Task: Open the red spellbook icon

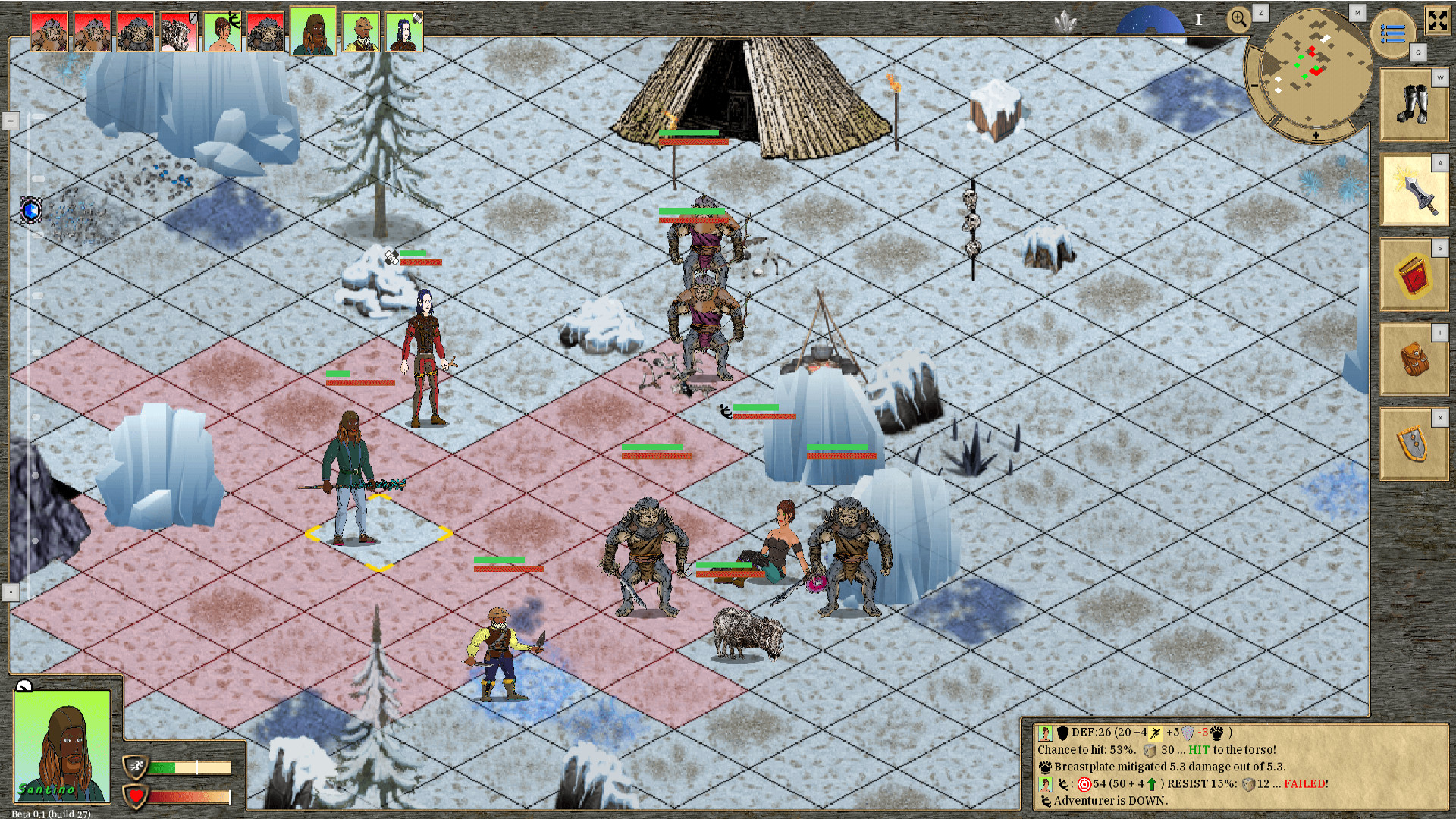Action: click(1412, 277)
